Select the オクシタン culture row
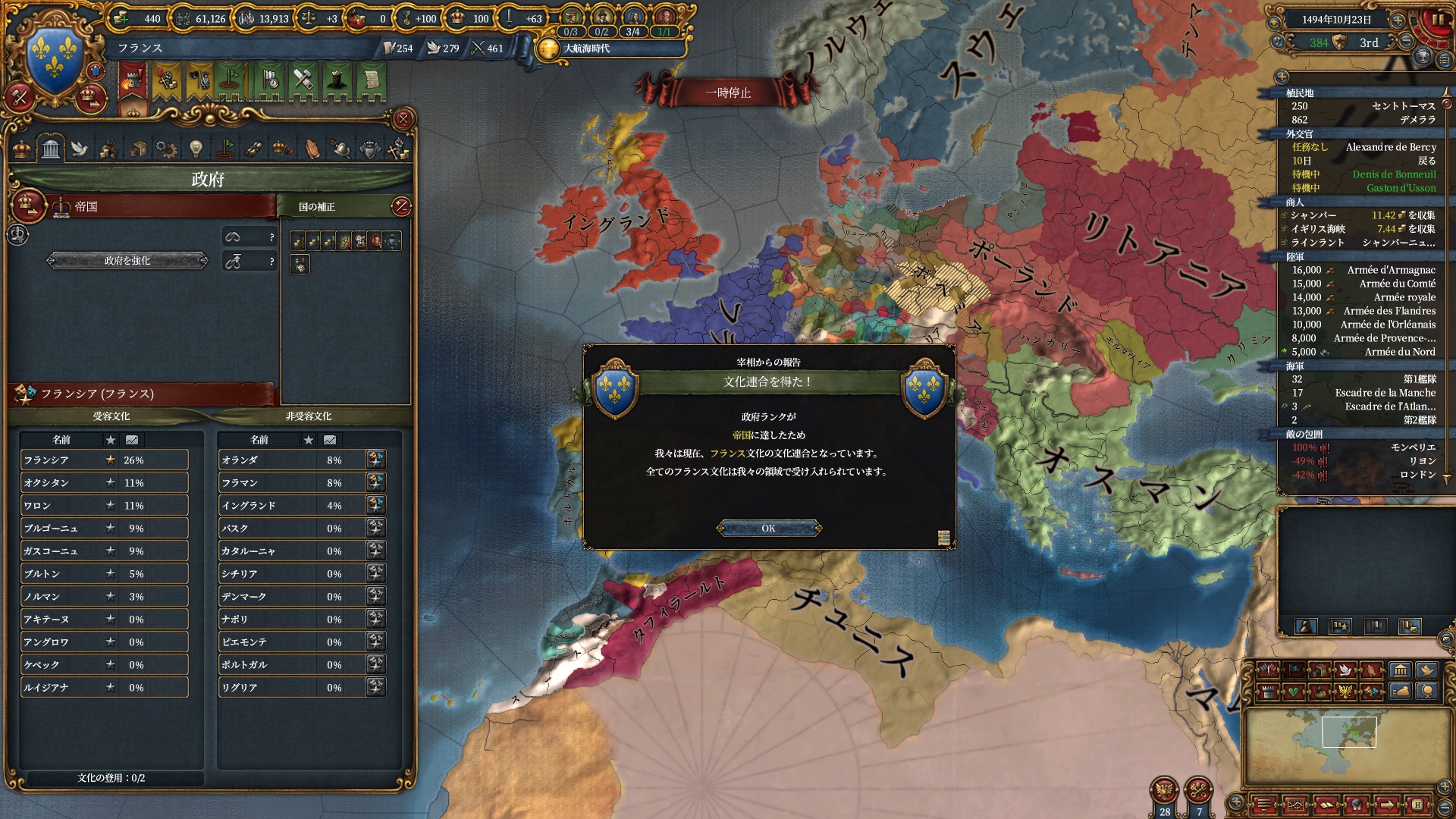The image size is (1456, 819). click(104, 483)
